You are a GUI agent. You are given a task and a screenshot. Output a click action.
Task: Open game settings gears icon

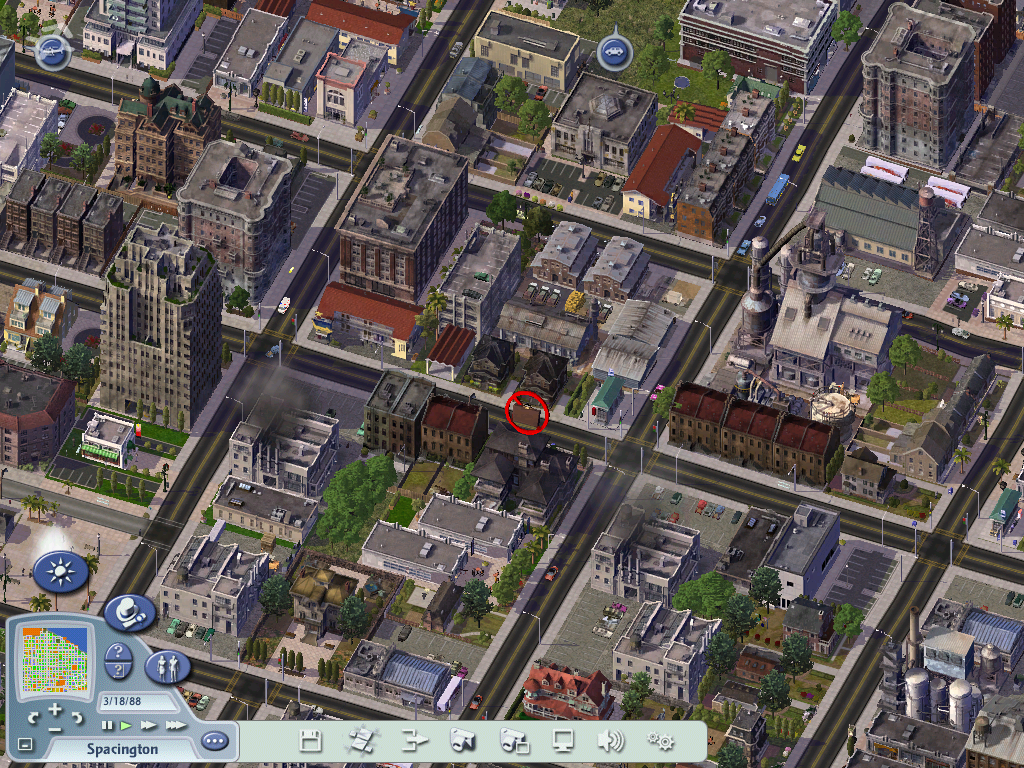(660, 741)
